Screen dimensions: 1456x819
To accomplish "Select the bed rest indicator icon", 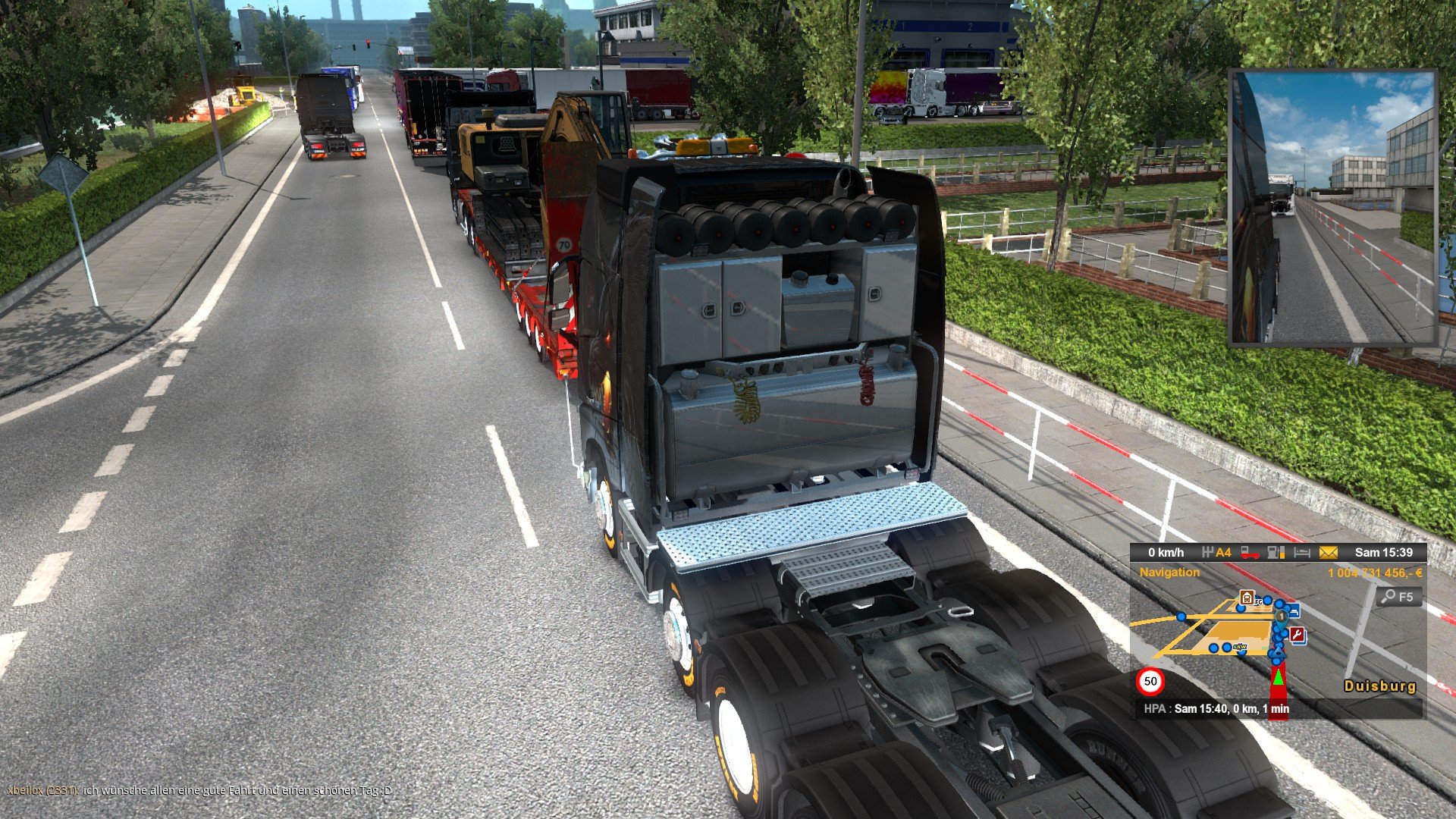I will pyautogui.click(x=1301, y=553).
